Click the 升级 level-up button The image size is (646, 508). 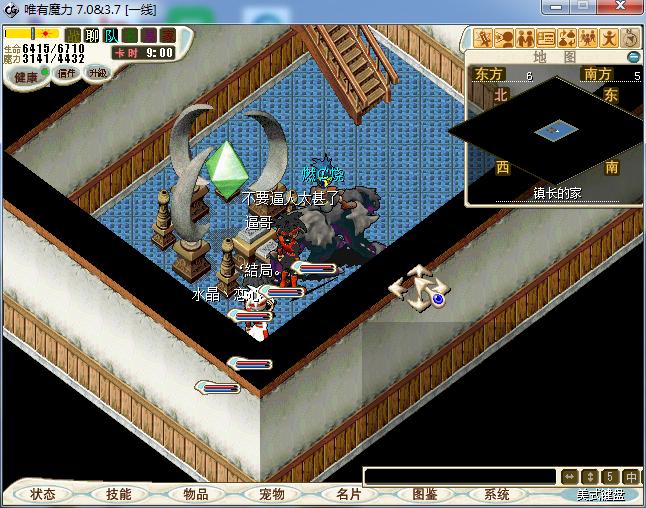97,73
